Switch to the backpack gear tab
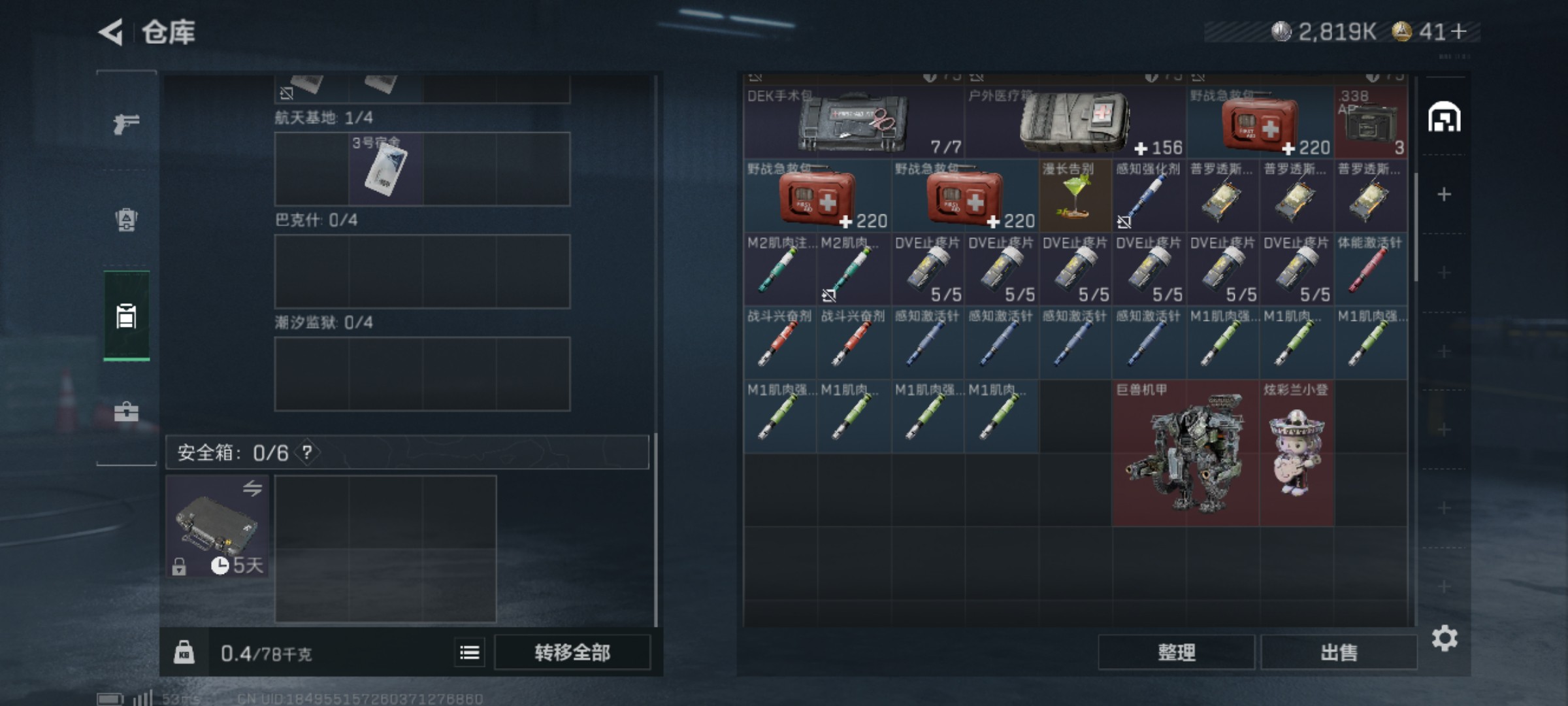This screenshot has height=706, width=1568. coord(126,220)
